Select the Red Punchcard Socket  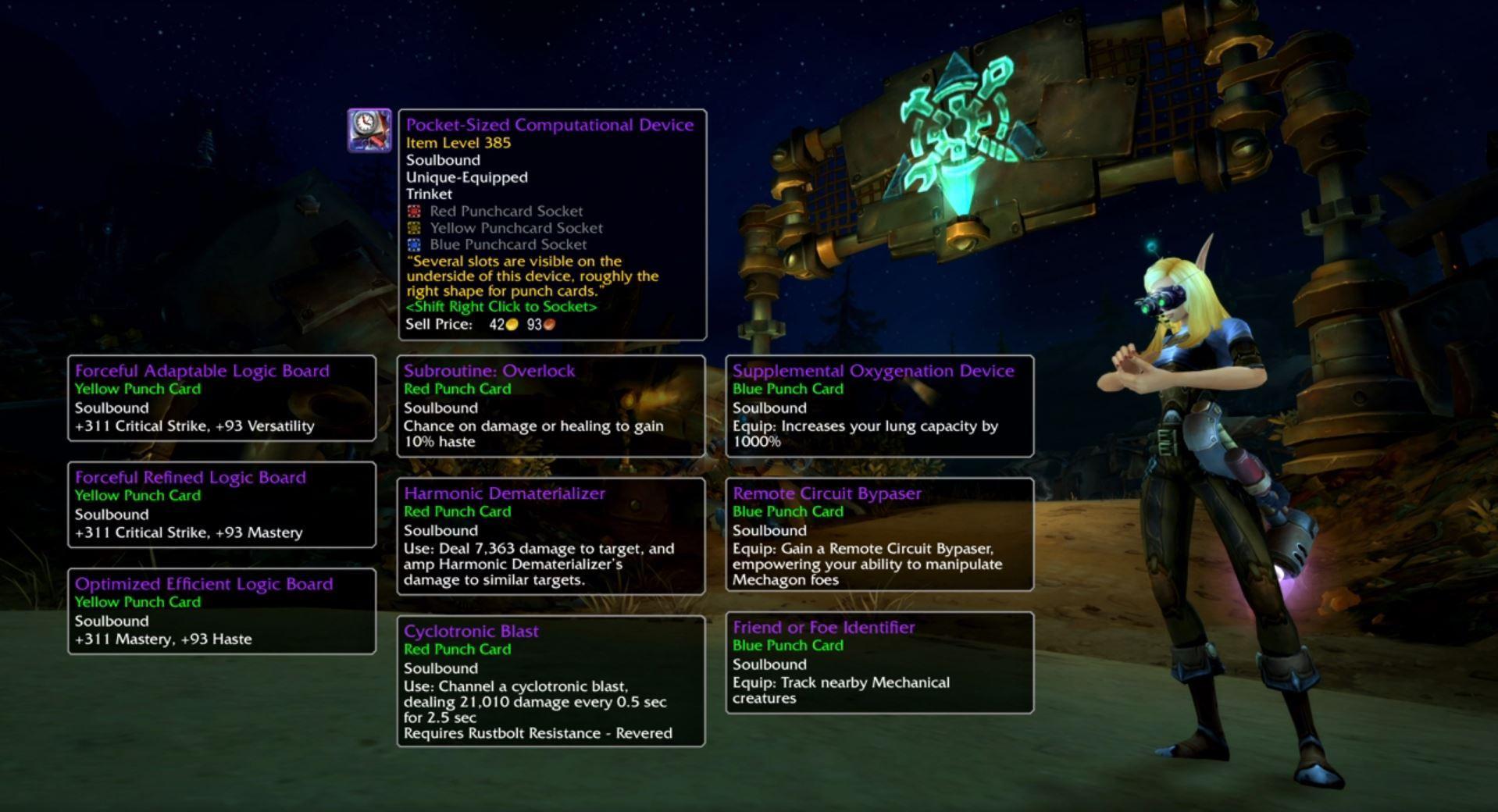(x=414, y=211)
